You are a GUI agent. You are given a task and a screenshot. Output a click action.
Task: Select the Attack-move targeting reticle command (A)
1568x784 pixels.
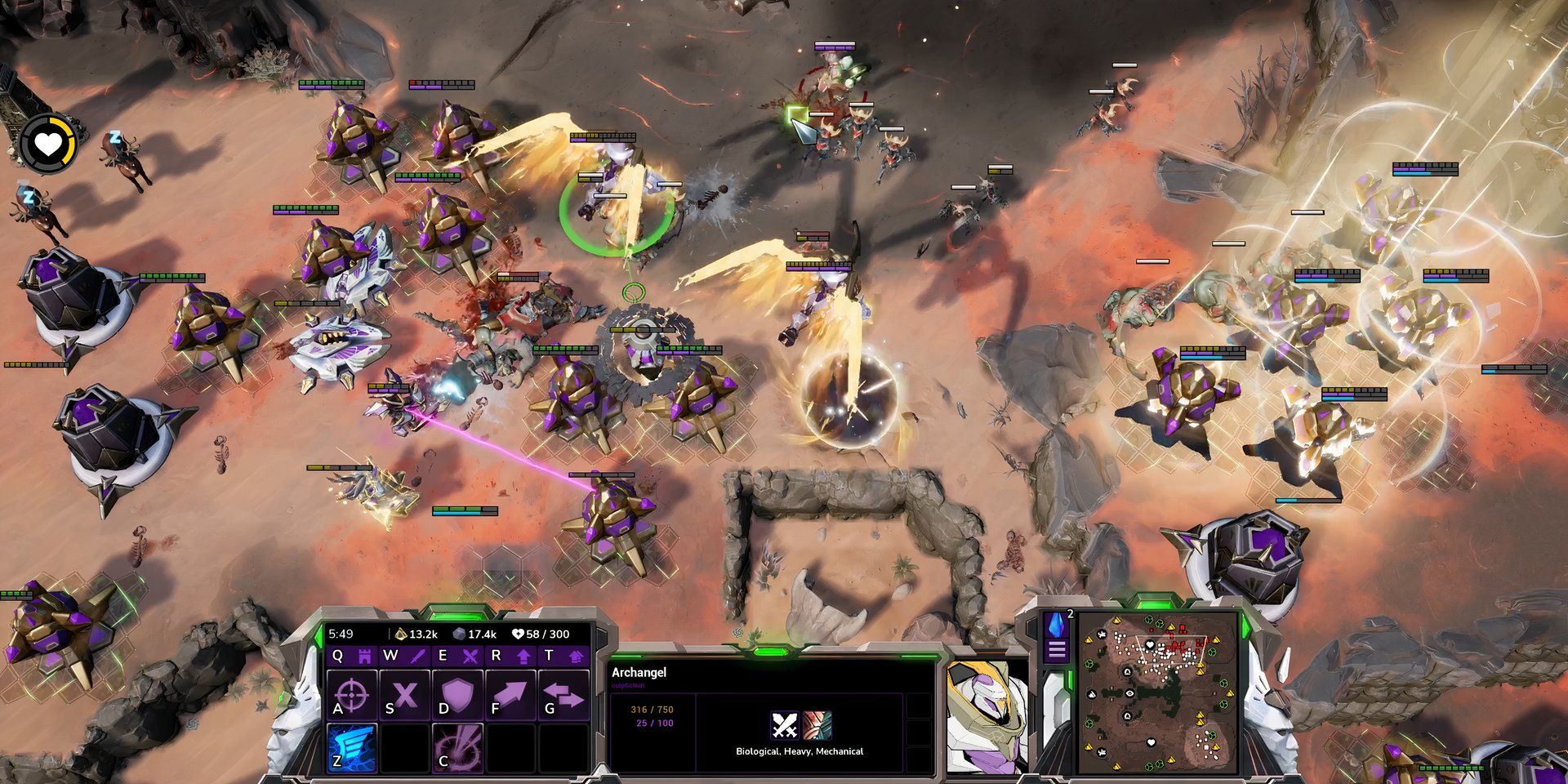coord(350,695)
